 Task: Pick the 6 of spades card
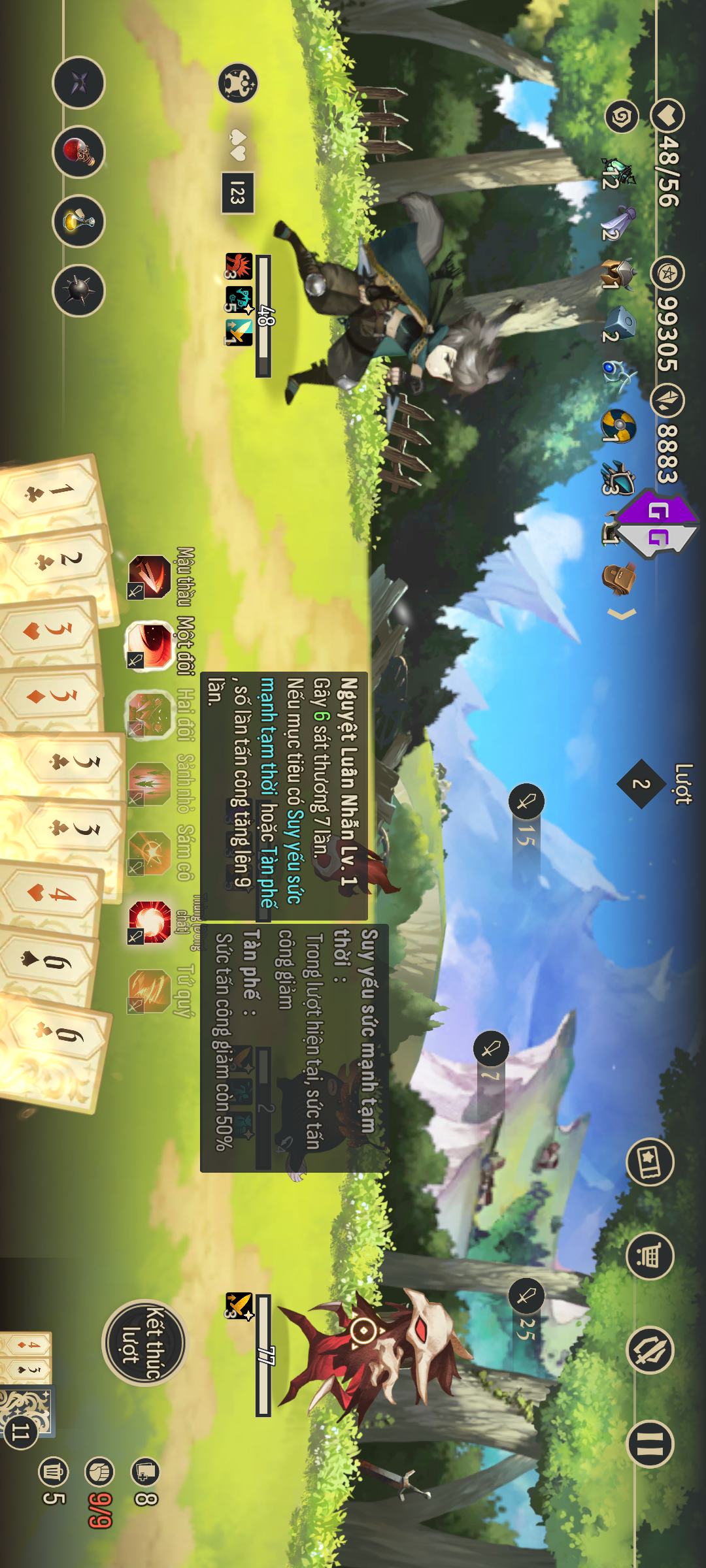(49, 962)
